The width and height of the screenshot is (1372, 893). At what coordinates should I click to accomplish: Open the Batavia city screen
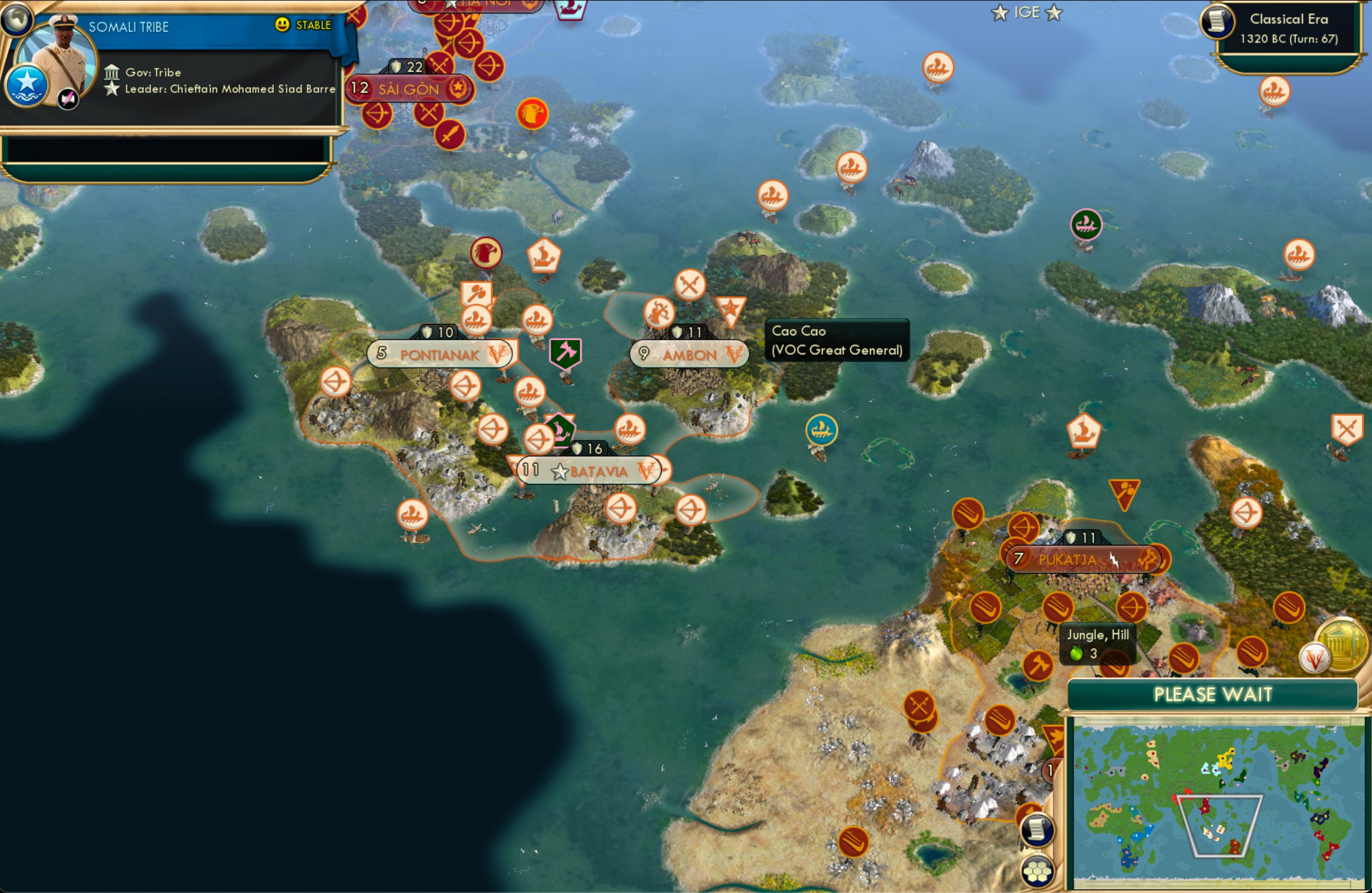point(588,470)
